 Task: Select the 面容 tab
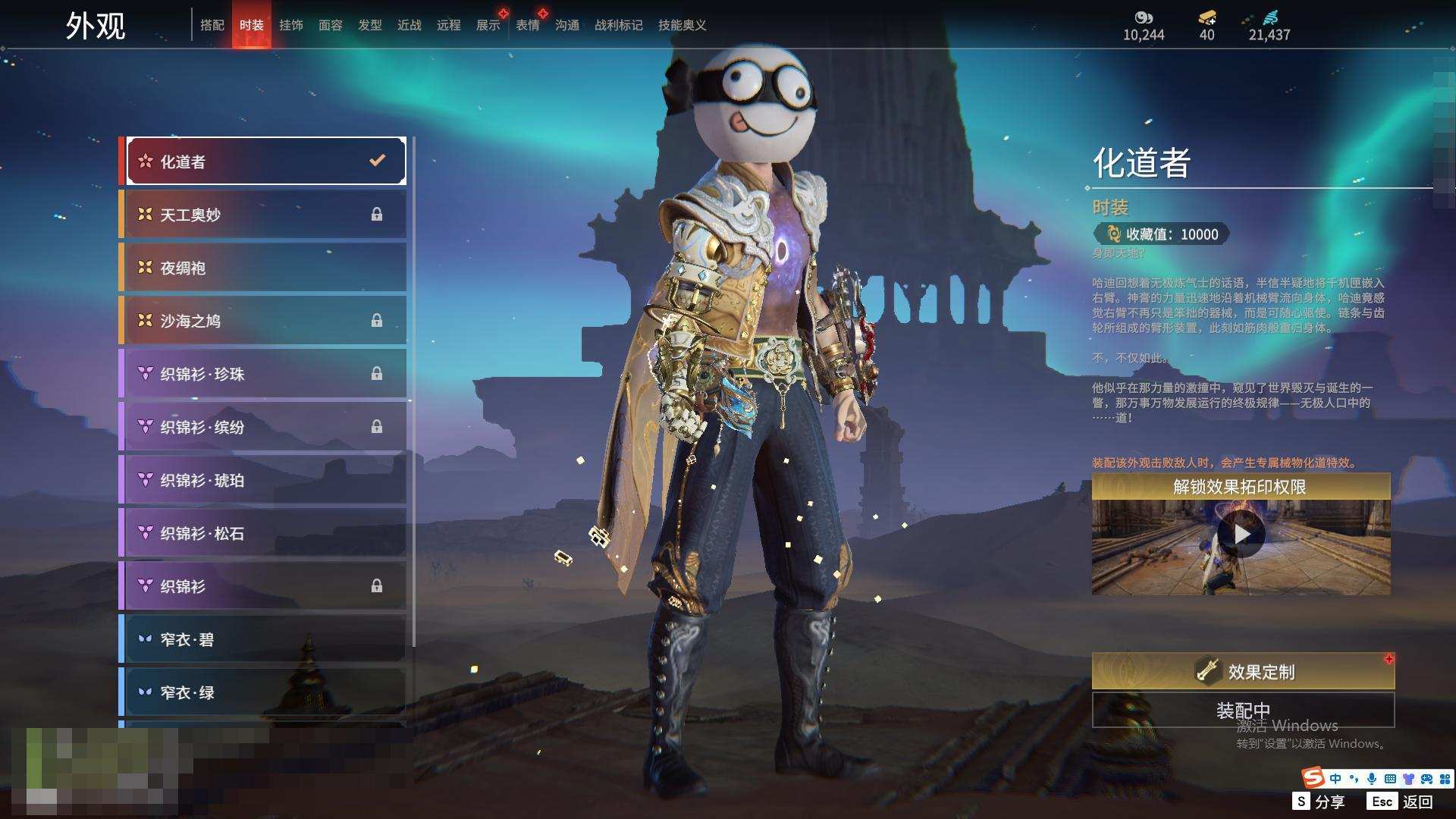point(331,25)
